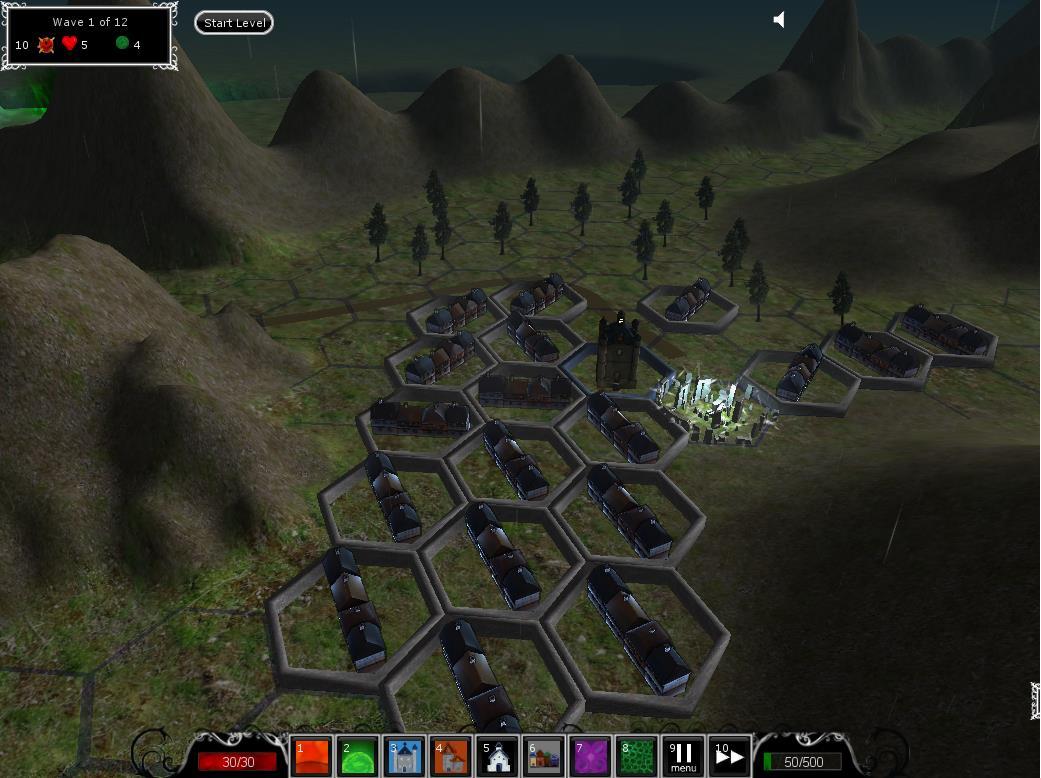Select the green orb slot numbered 2
The width and height of the screenshot is (1041, 778).
click(358, 757)
